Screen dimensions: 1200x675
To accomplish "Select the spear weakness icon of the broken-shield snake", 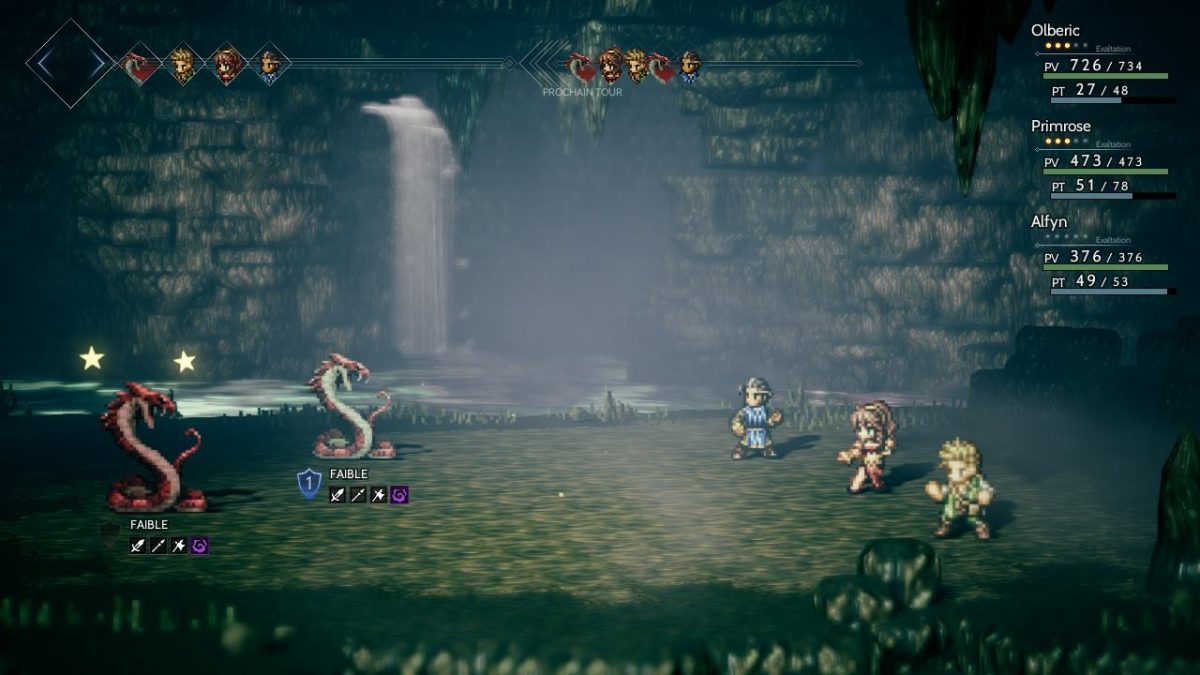I will [x=159, y=546].
